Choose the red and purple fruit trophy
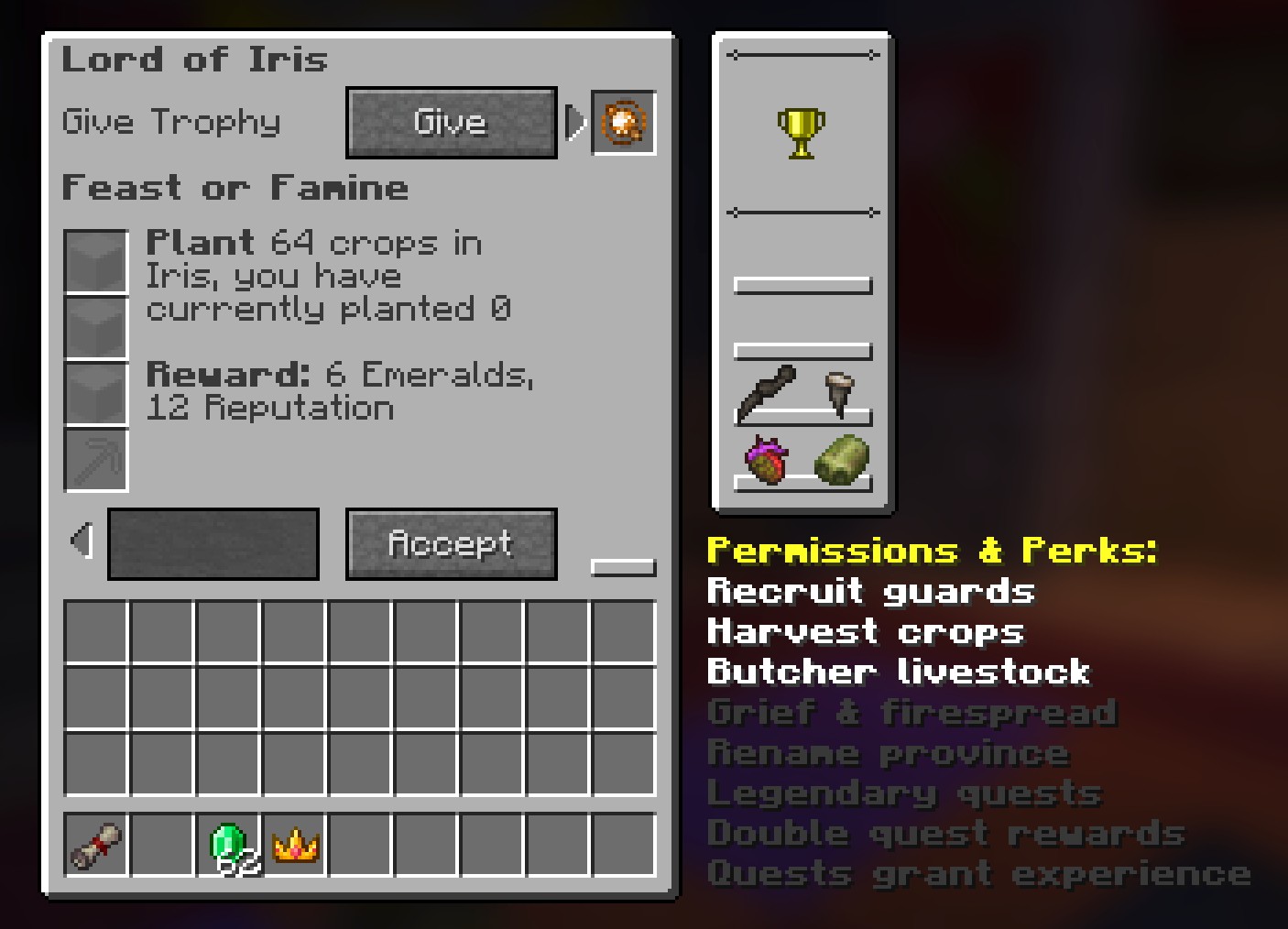The height and width of the screenshot is (929, 1288). pyautogui.click(x=768, y=460)
